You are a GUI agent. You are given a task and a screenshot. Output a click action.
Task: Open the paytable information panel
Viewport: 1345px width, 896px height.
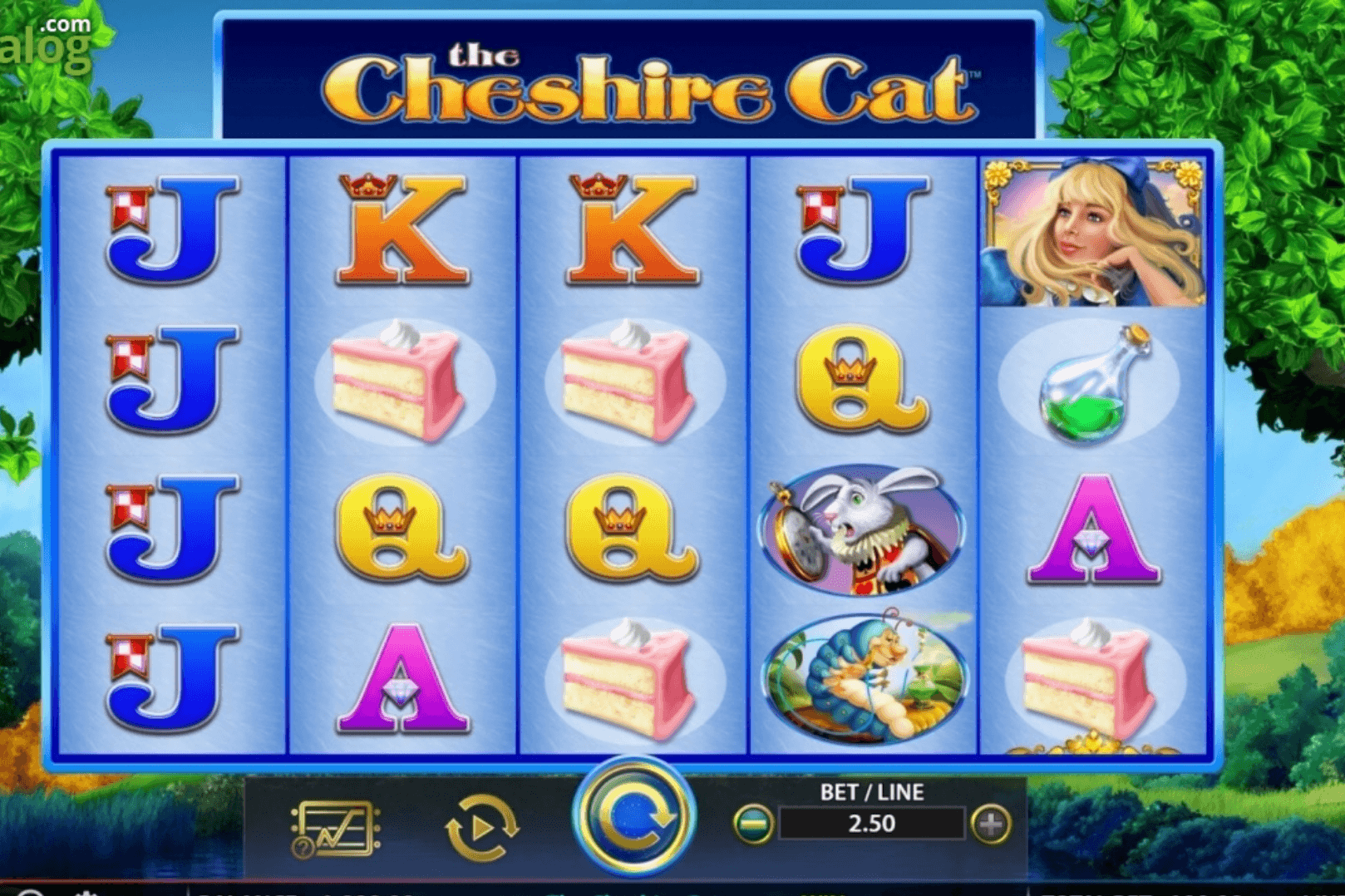pyautogui.click(x=335, y=821)
